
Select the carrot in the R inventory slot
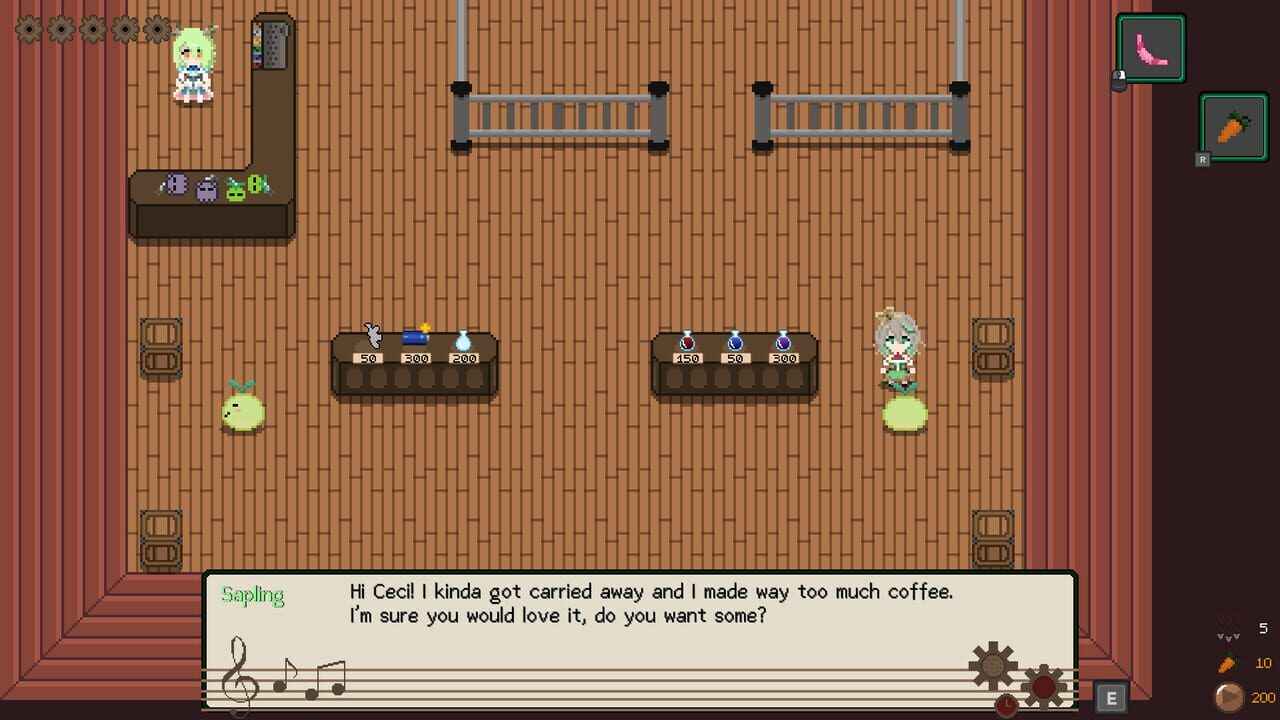tap(1232, 128)
